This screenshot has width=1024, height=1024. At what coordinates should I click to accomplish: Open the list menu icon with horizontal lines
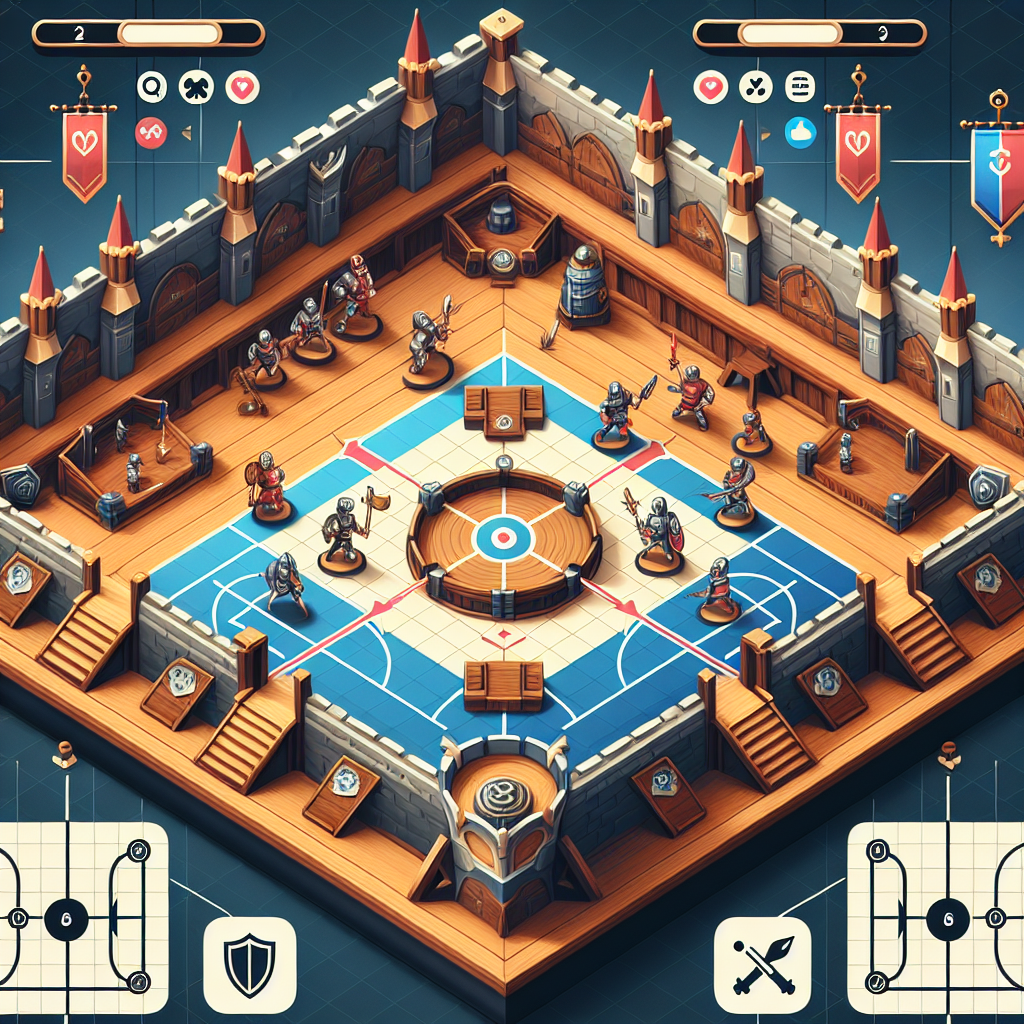[801, 87]
